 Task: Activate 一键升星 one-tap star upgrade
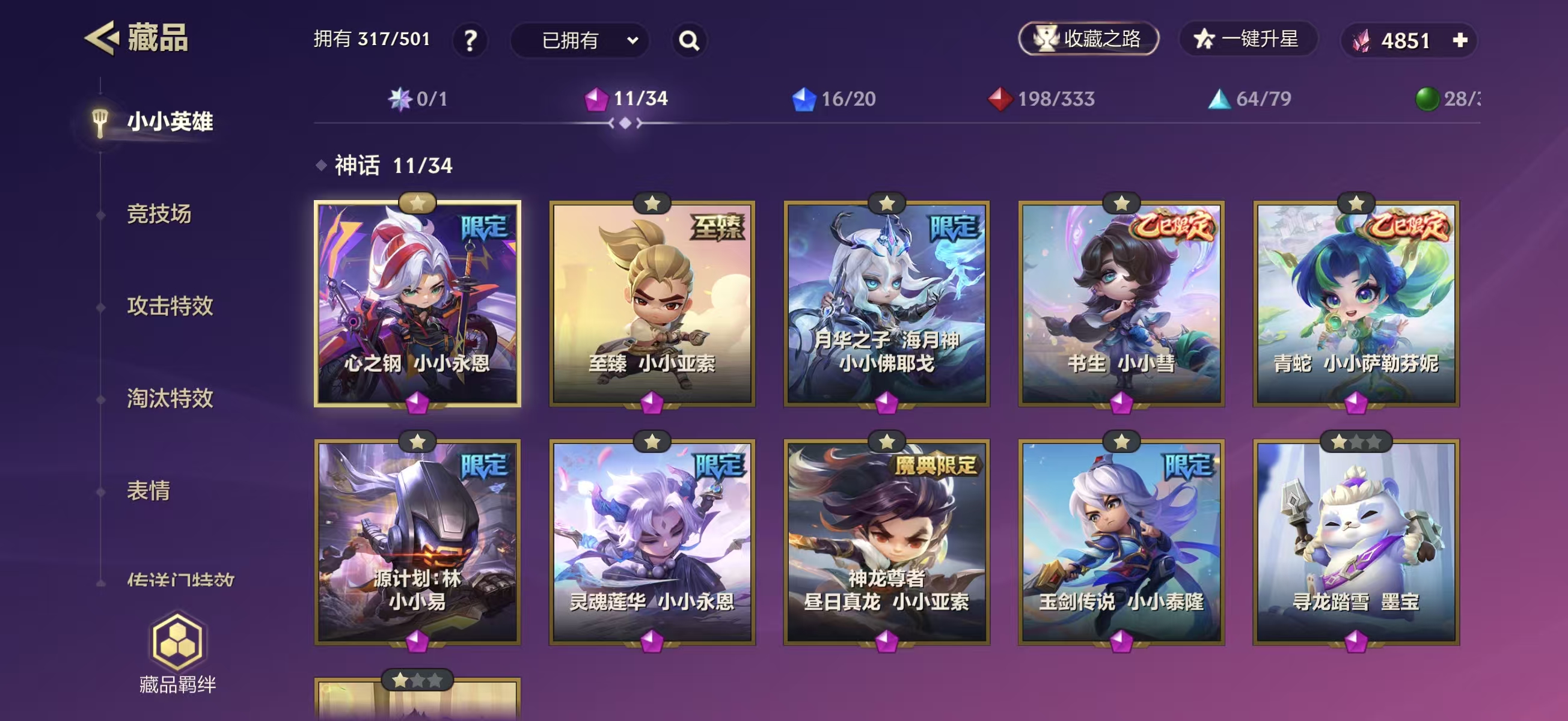pyautogui.click(x=1248, y=39)
